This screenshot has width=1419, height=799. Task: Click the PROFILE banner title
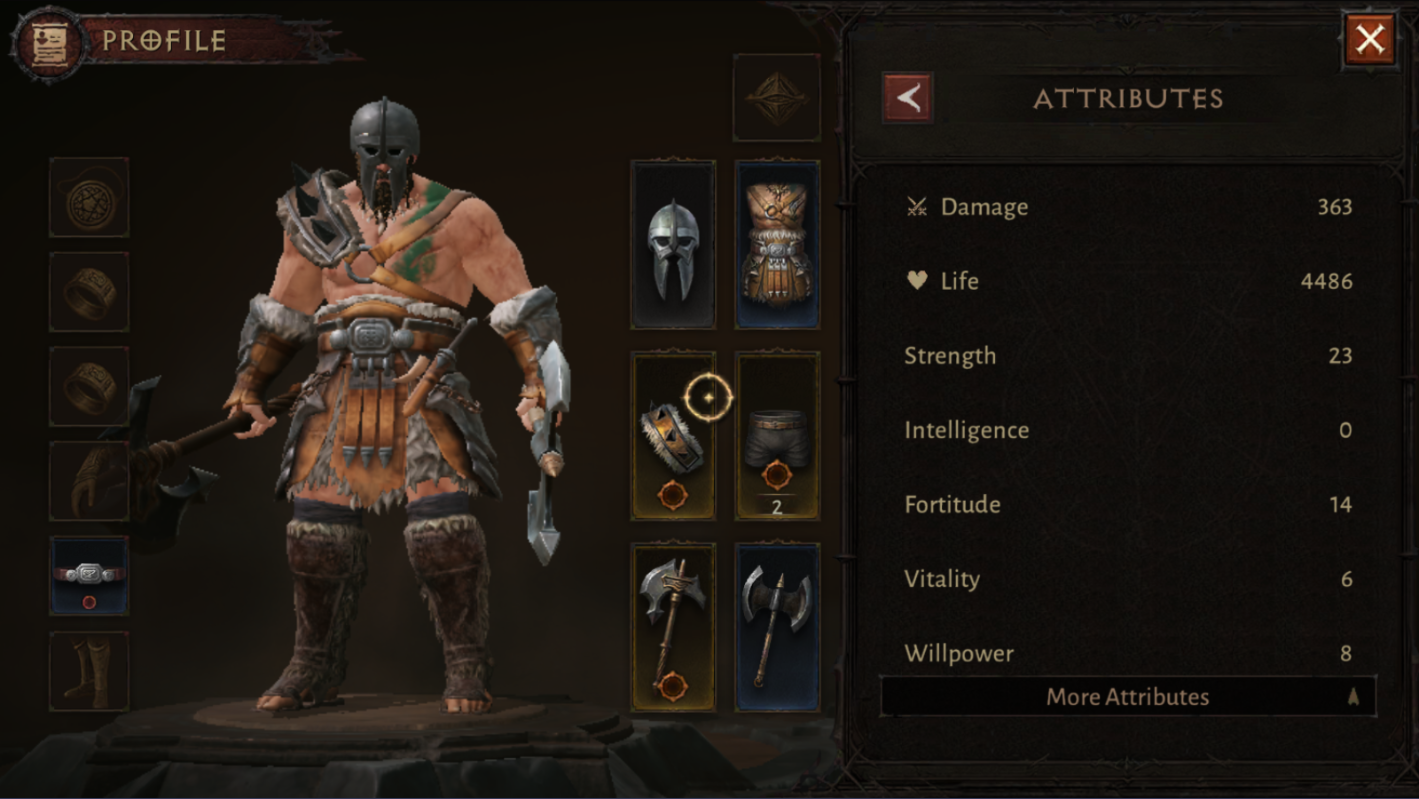click(x=163, y=41)
